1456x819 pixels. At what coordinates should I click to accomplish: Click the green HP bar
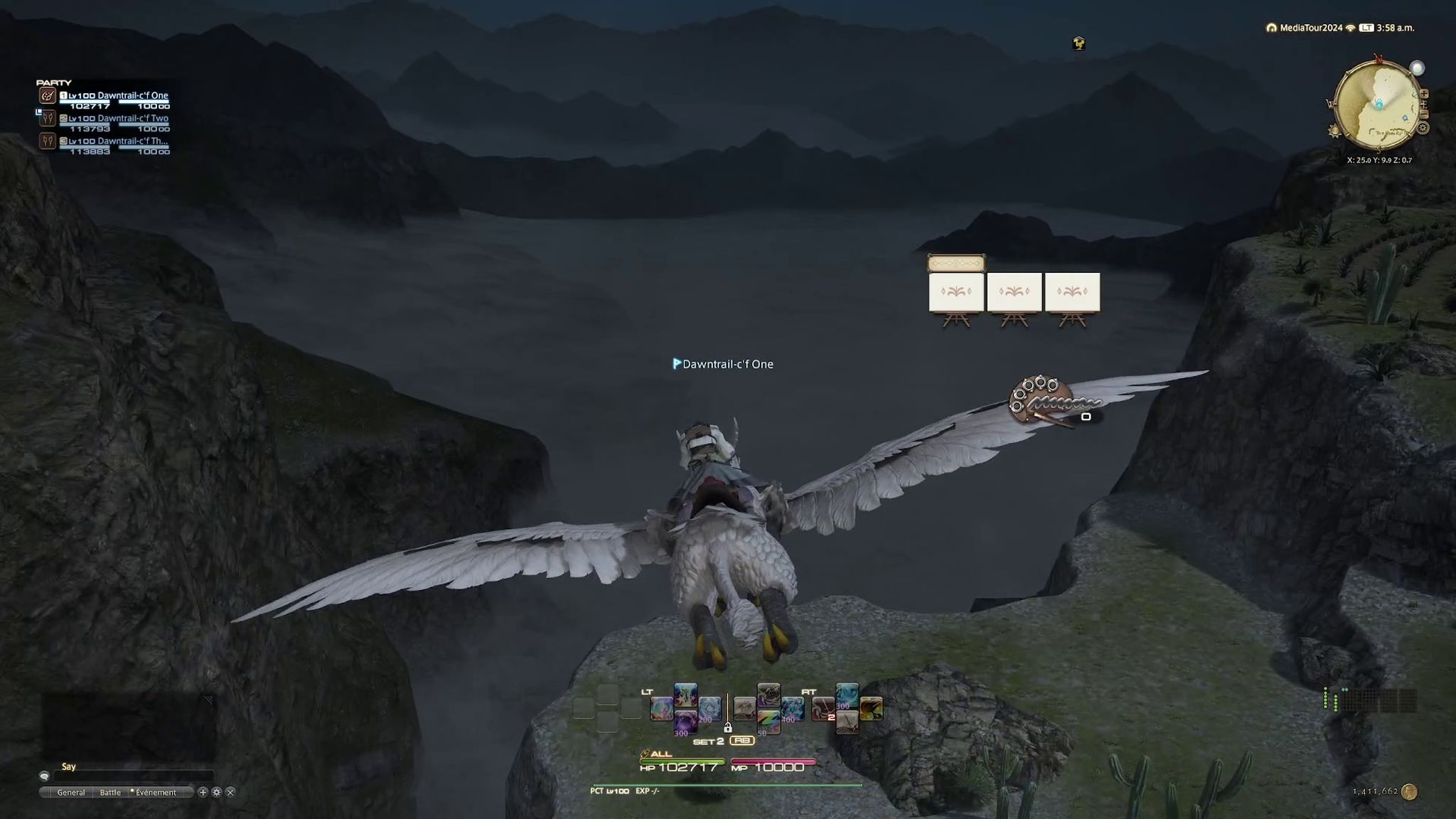tap(682, 760)
